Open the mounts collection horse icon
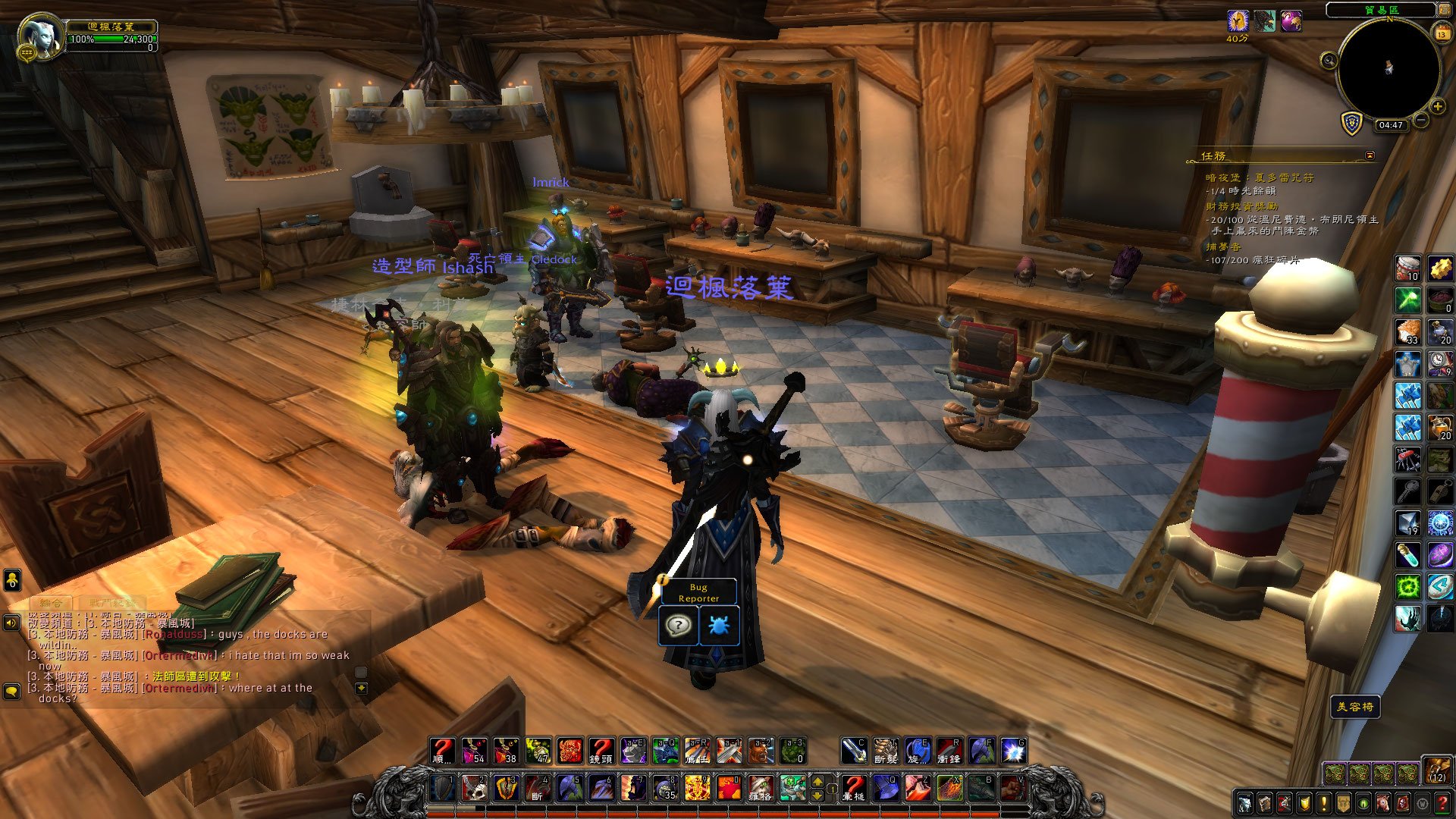The width and height of the screenshot is (1456, 819). pos(1383,803)
